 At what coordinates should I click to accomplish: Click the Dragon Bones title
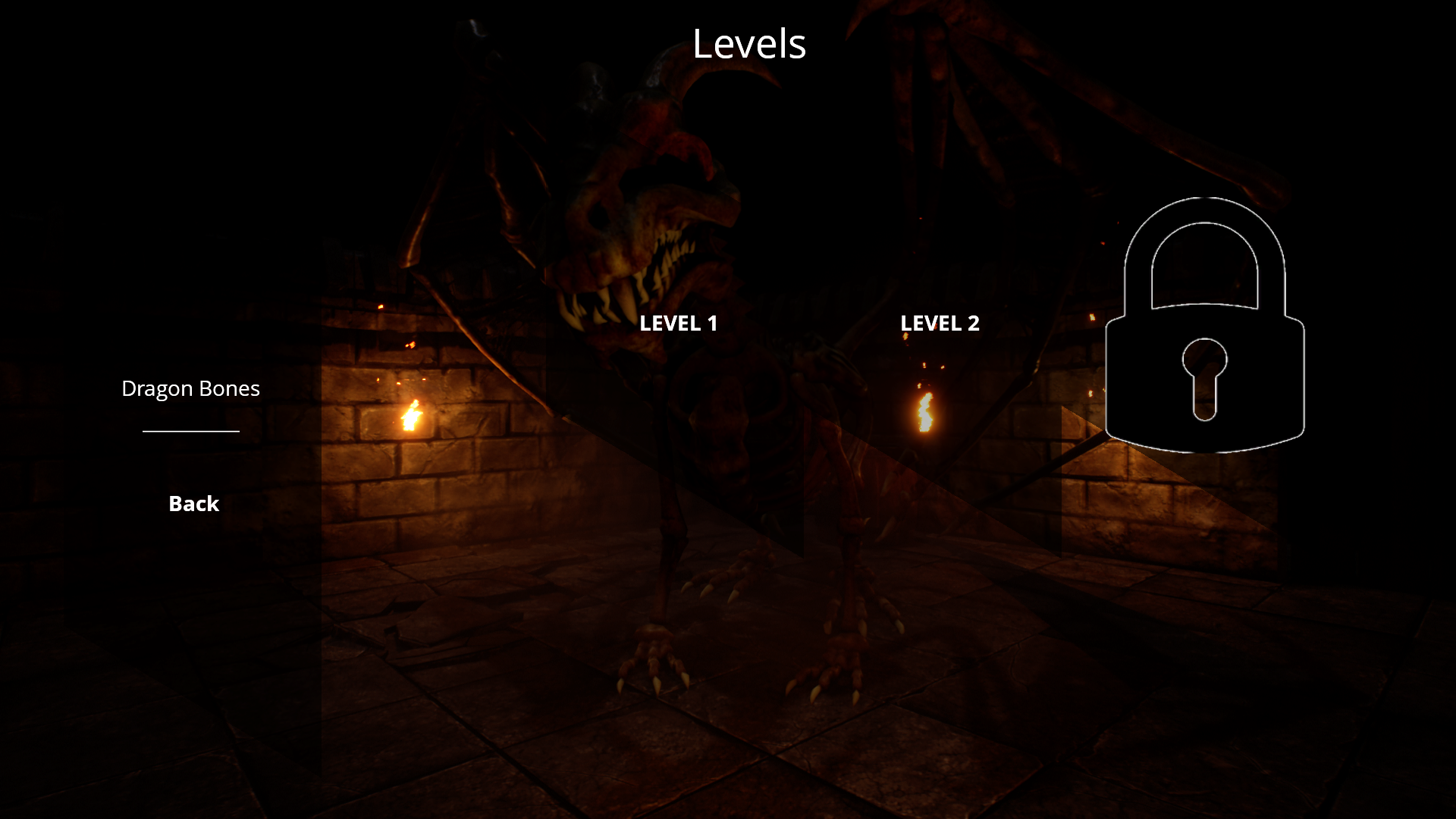click(x=190, y=388)
